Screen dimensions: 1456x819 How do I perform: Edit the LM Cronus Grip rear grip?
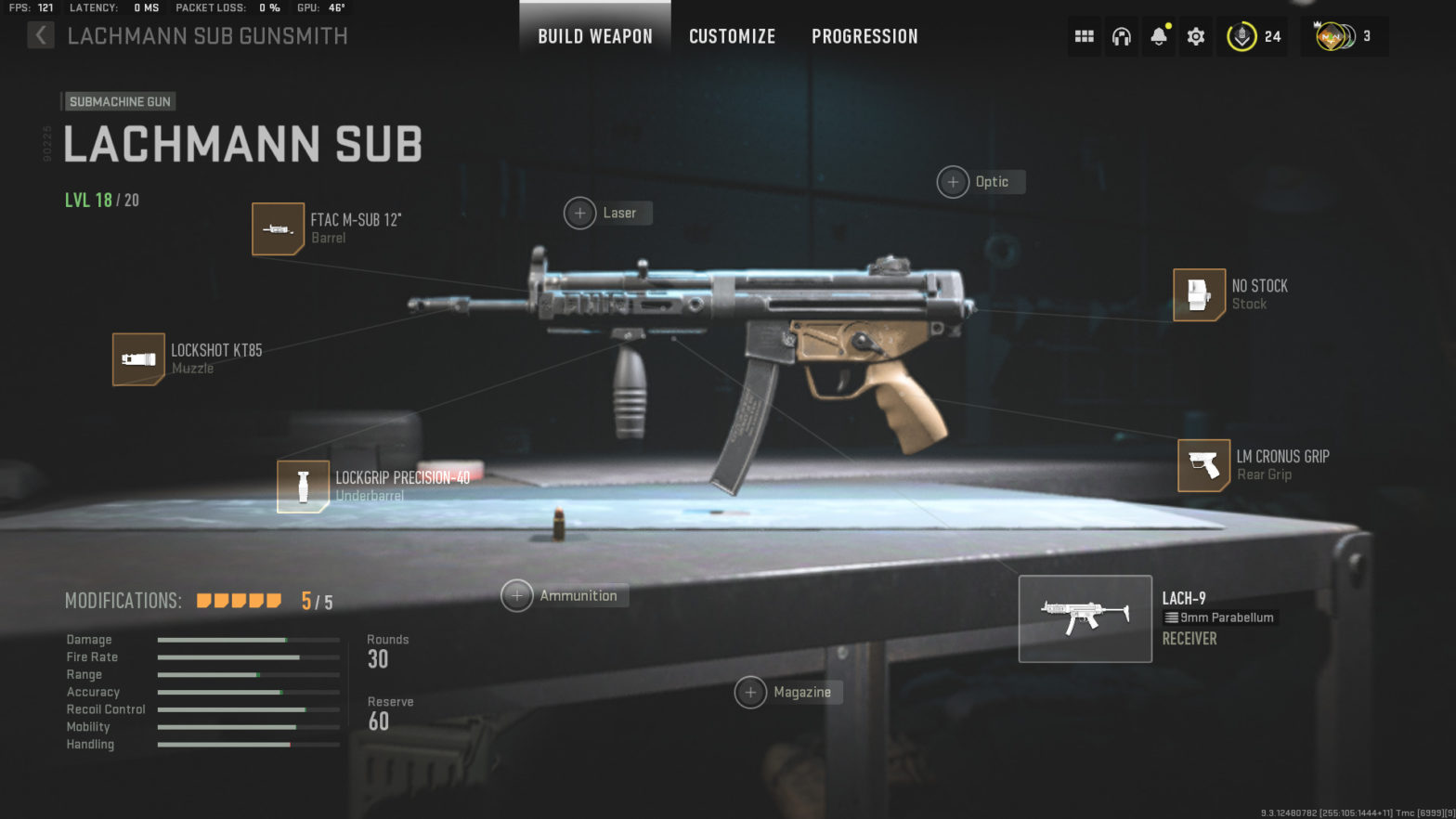[x=1204, y=465]
